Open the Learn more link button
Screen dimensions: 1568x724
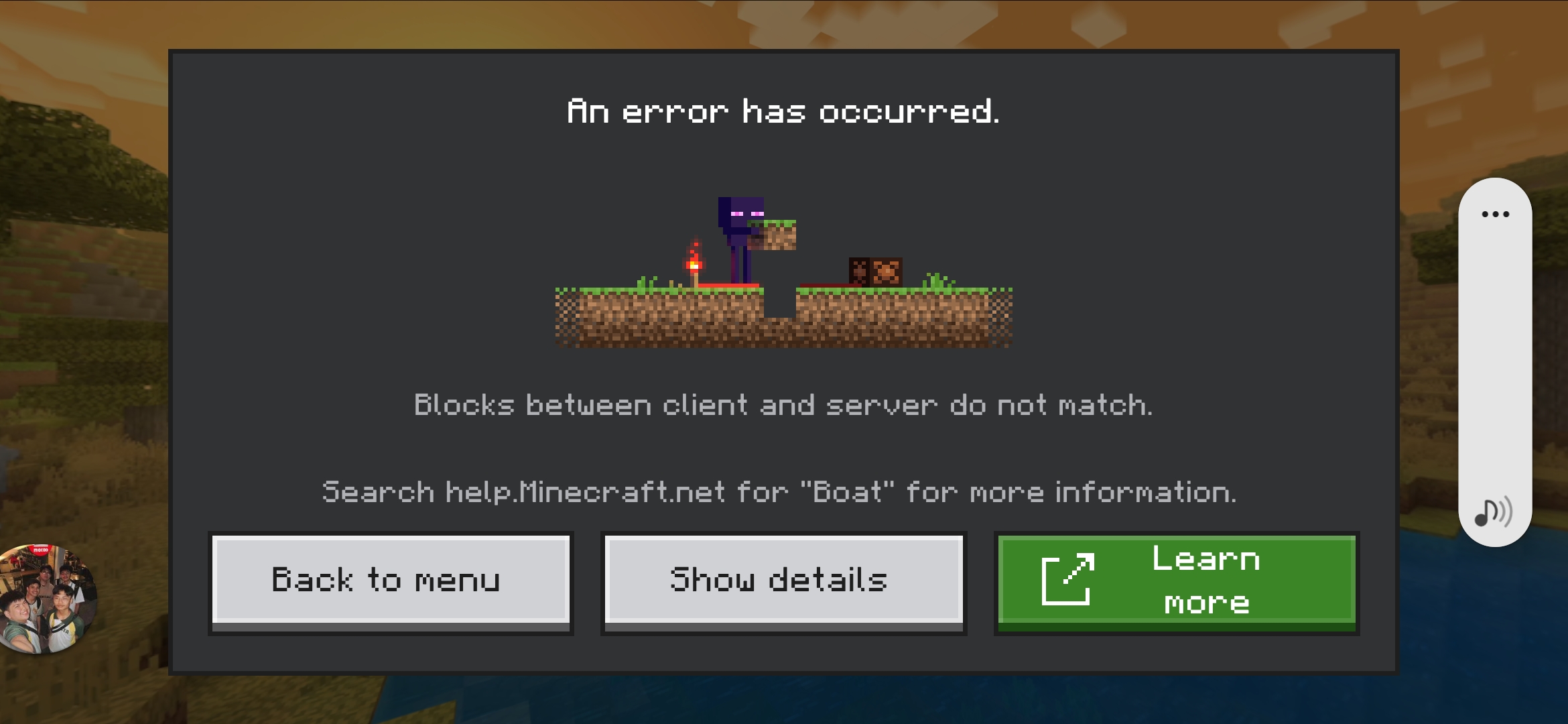tap(1177, 581)
